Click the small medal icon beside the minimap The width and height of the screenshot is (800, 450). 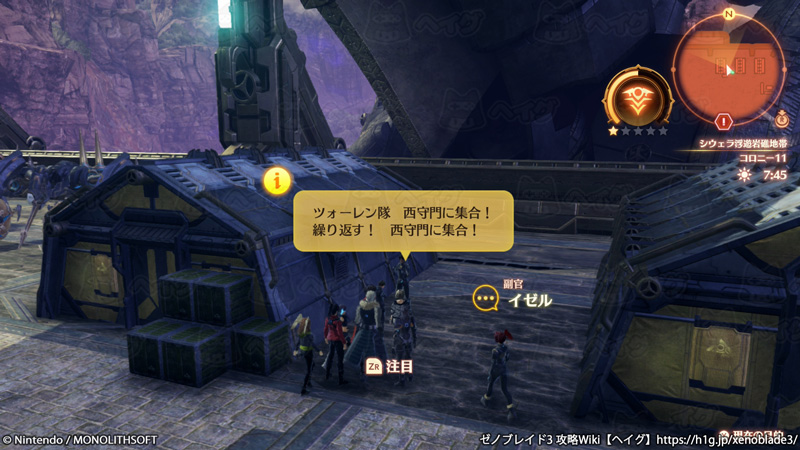[x=781, y=120]
